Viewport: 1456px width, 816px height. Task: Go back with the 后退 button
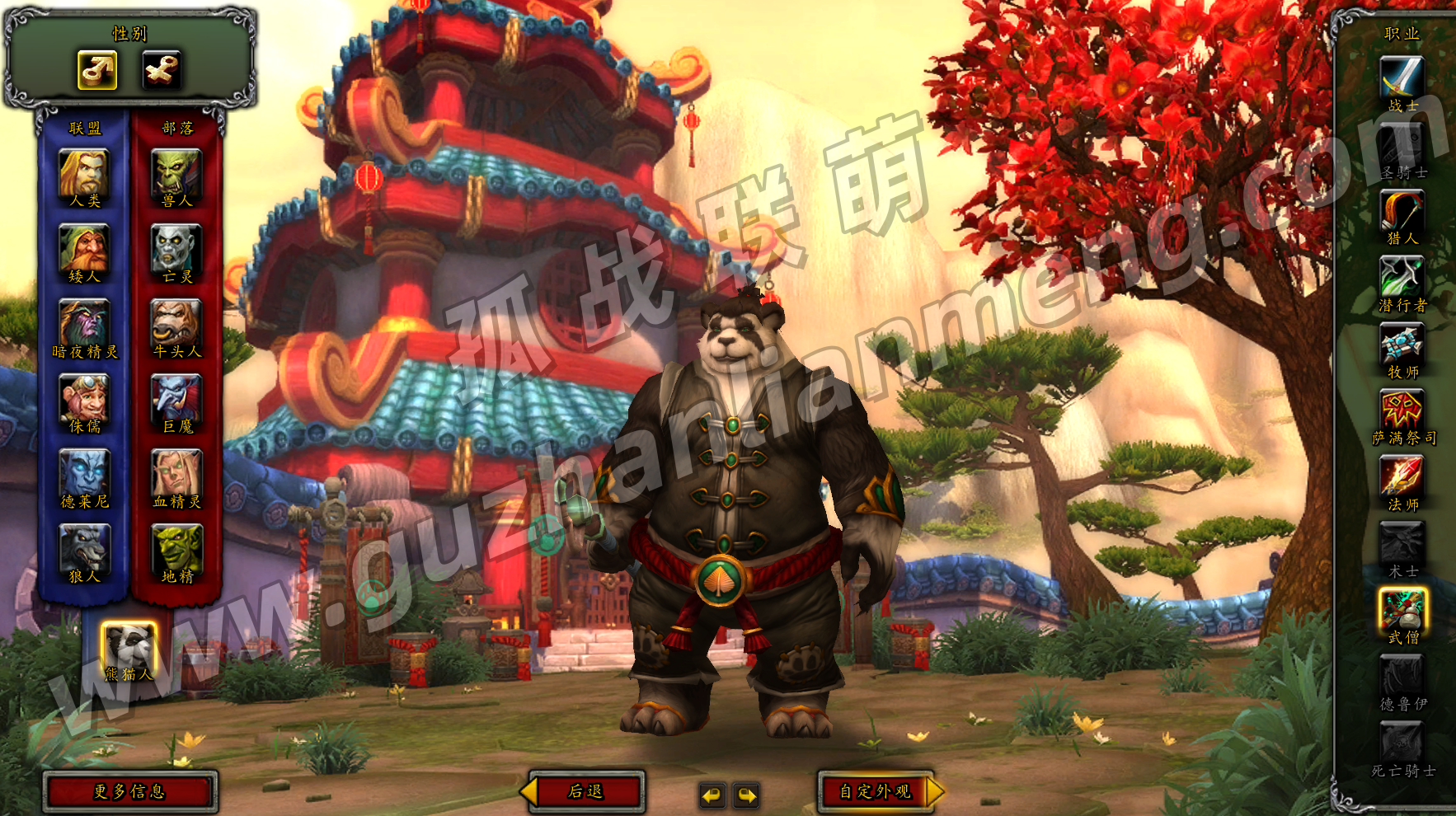[x=586, y=792]
